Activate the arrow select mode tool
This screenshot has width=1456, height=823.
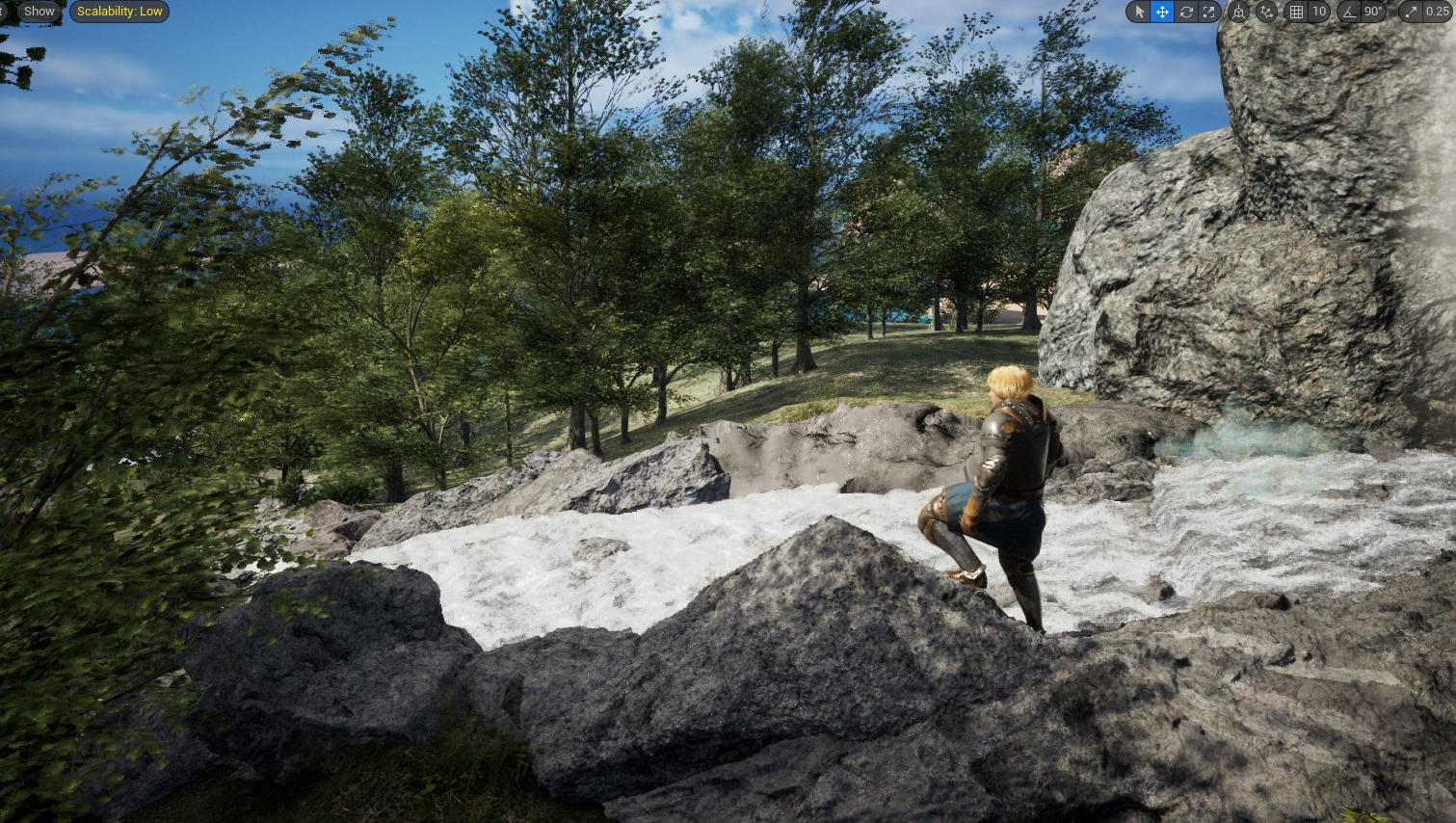pyautogui.click(x=1140, y=12)
